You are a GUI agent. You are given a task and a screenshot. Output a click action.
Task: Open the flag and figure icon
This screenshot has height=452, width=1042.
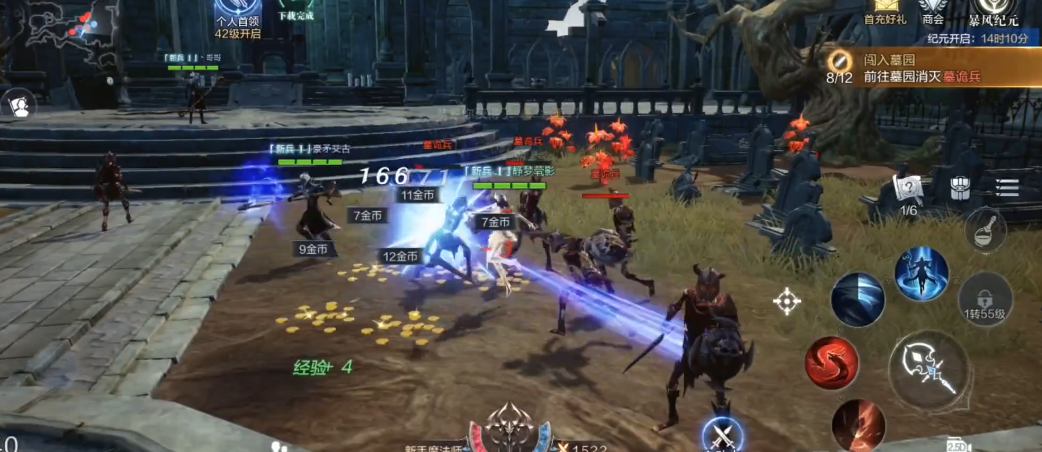coord(18,103)
